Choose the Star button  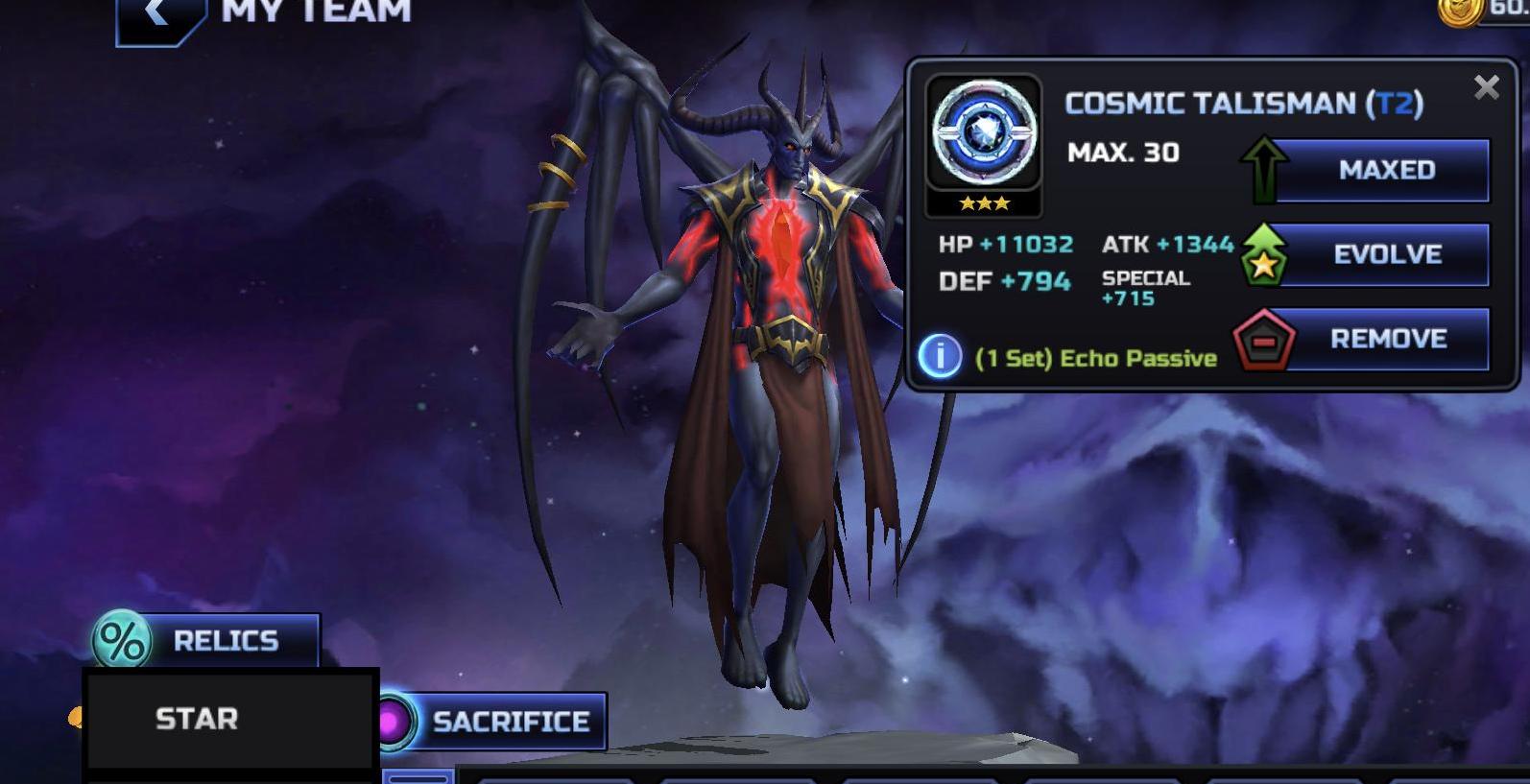(228, 719)
